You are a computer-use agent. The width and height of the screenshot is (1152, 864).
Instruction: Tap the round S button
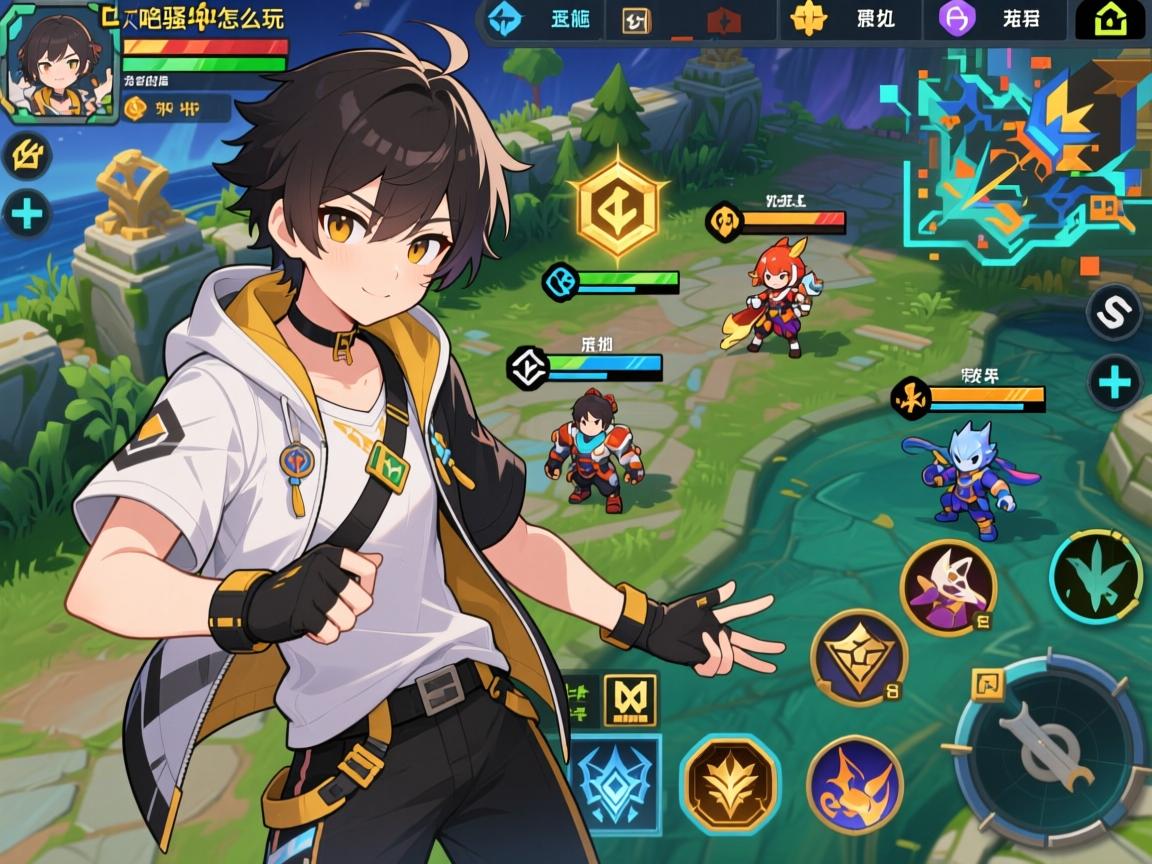pyautogui.click(x=1114, y=313)
